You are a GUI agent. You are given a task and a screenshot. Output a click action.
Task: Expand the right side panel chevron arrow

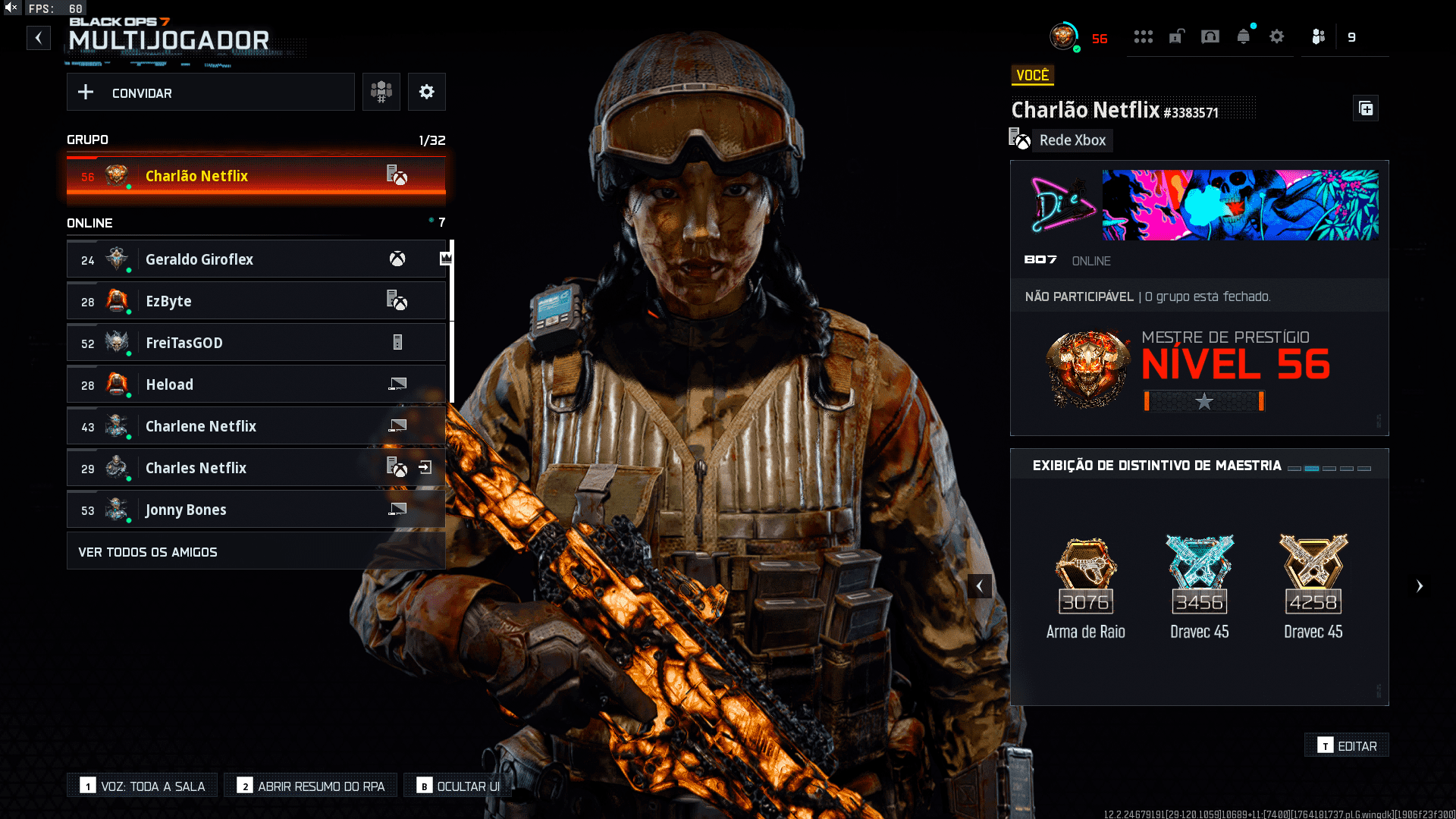(1420, 585)
